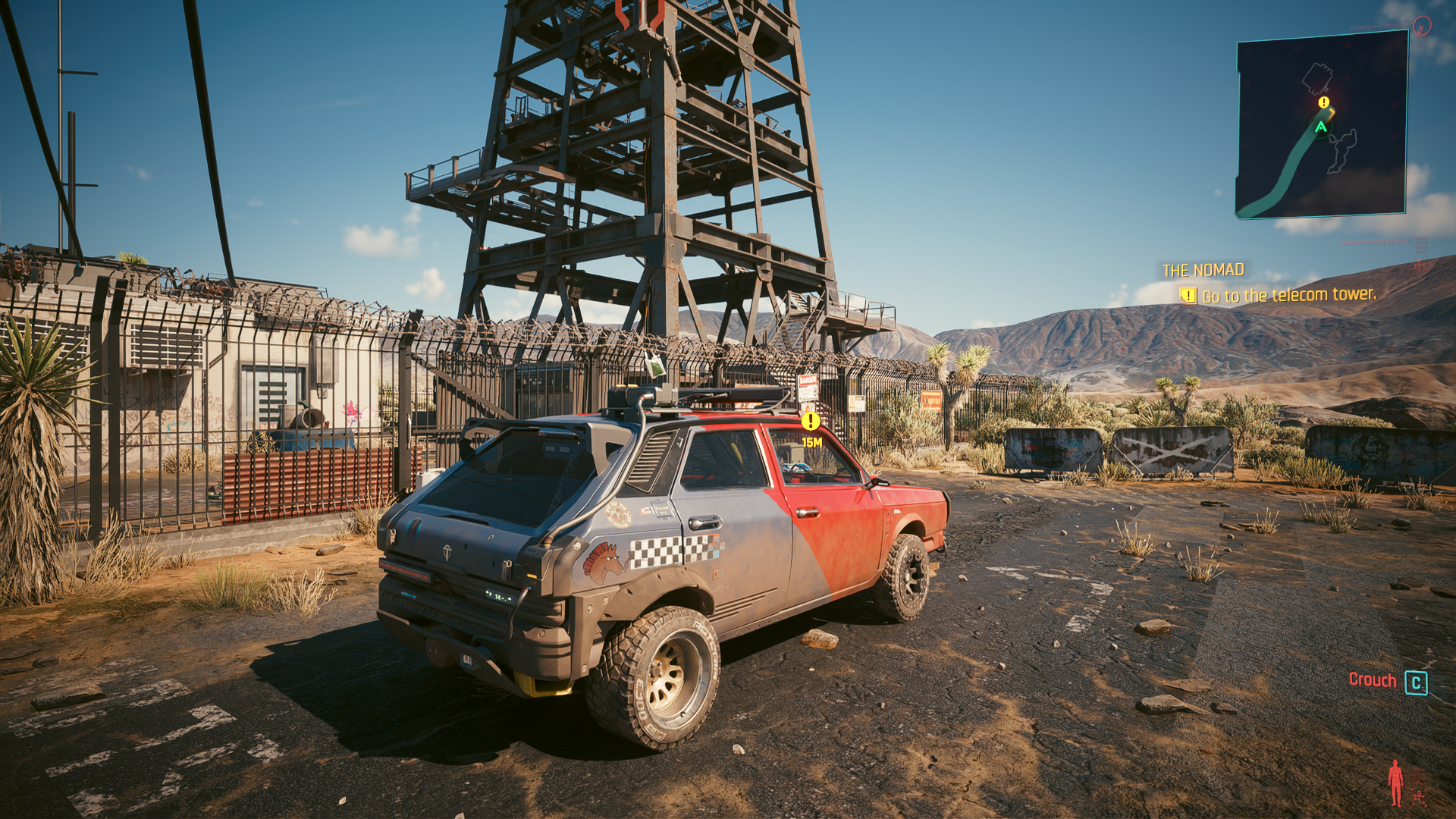This screenshot has width=1456, height=819.
Task: Select the yellow quest marker on minimap
Action: tap(1323, 102)
